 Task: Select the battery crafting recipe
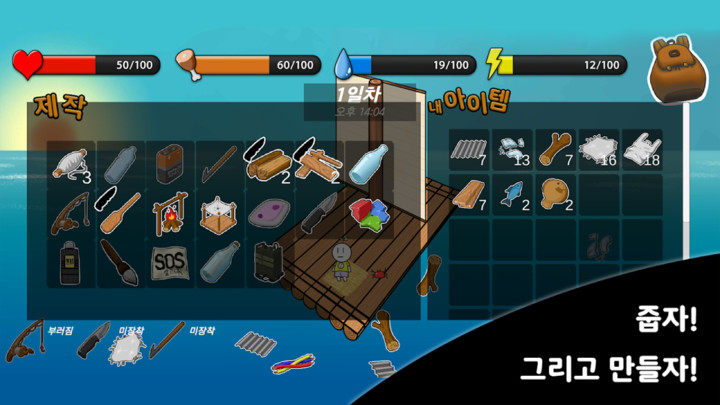(170, 163)
